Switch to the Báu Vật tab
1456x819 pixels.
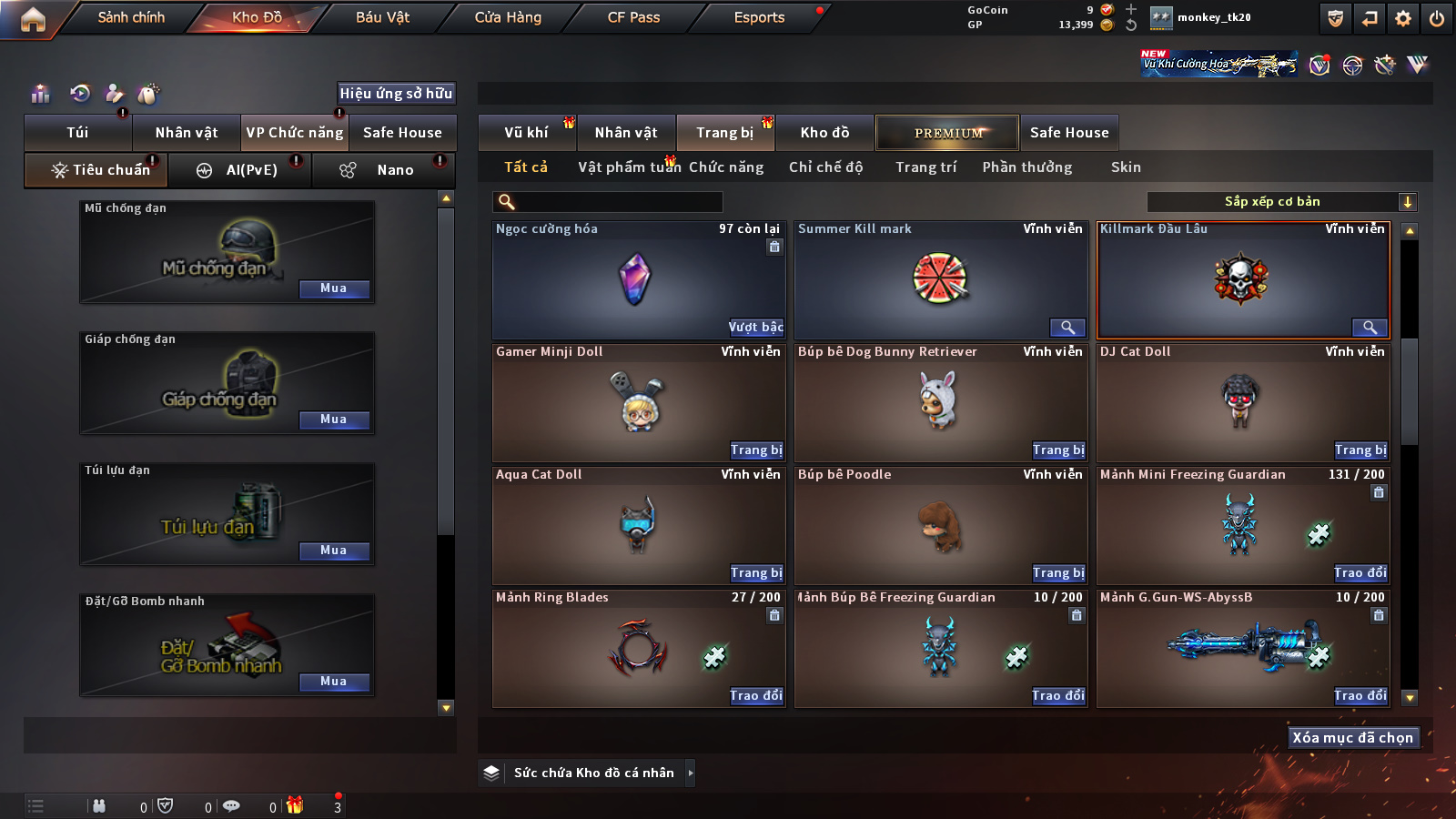[382, 17]
